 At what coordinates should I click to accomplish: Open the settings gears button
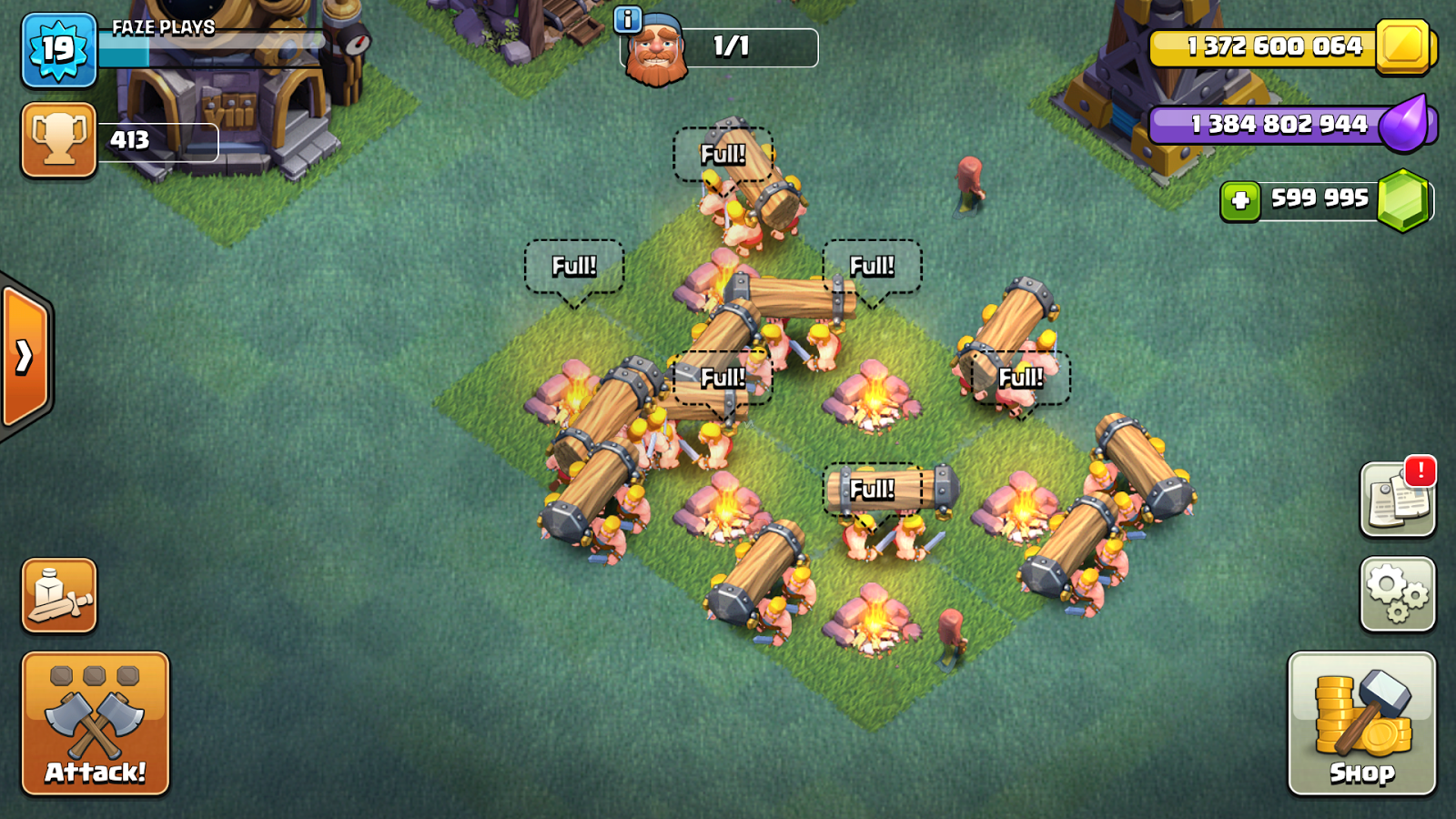[x=1397, y=594]
